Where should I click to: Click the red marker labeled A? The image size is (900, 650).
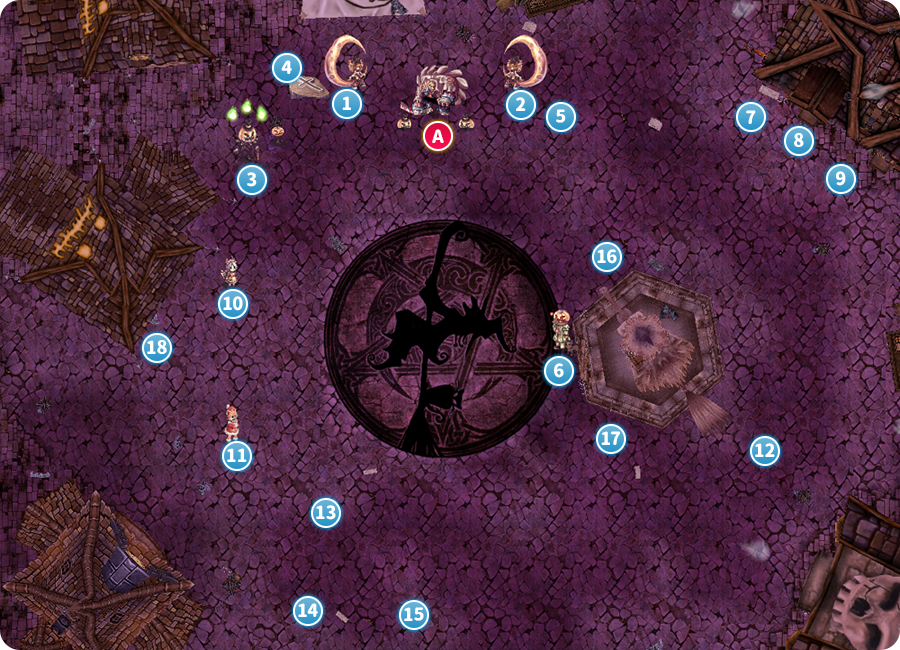pos(437,135)
